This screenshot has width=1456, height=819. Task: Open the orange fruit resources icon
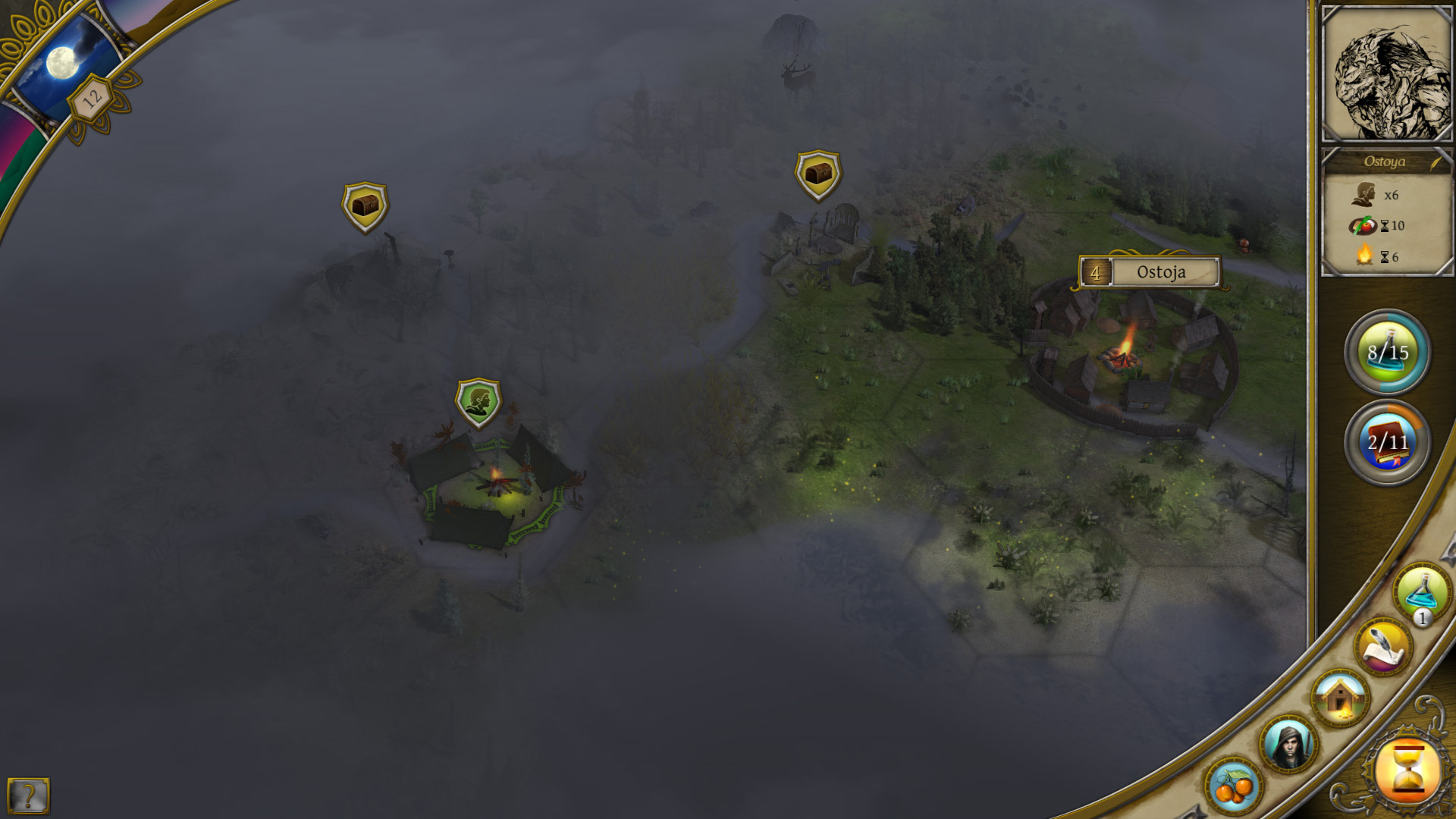pos(1234,786)
